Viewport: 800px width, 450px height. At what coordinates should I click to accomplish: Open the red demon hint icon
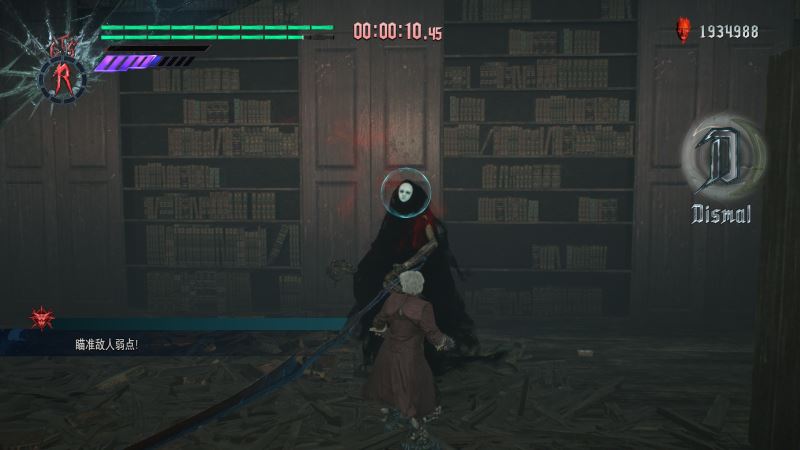click(42, 318)
